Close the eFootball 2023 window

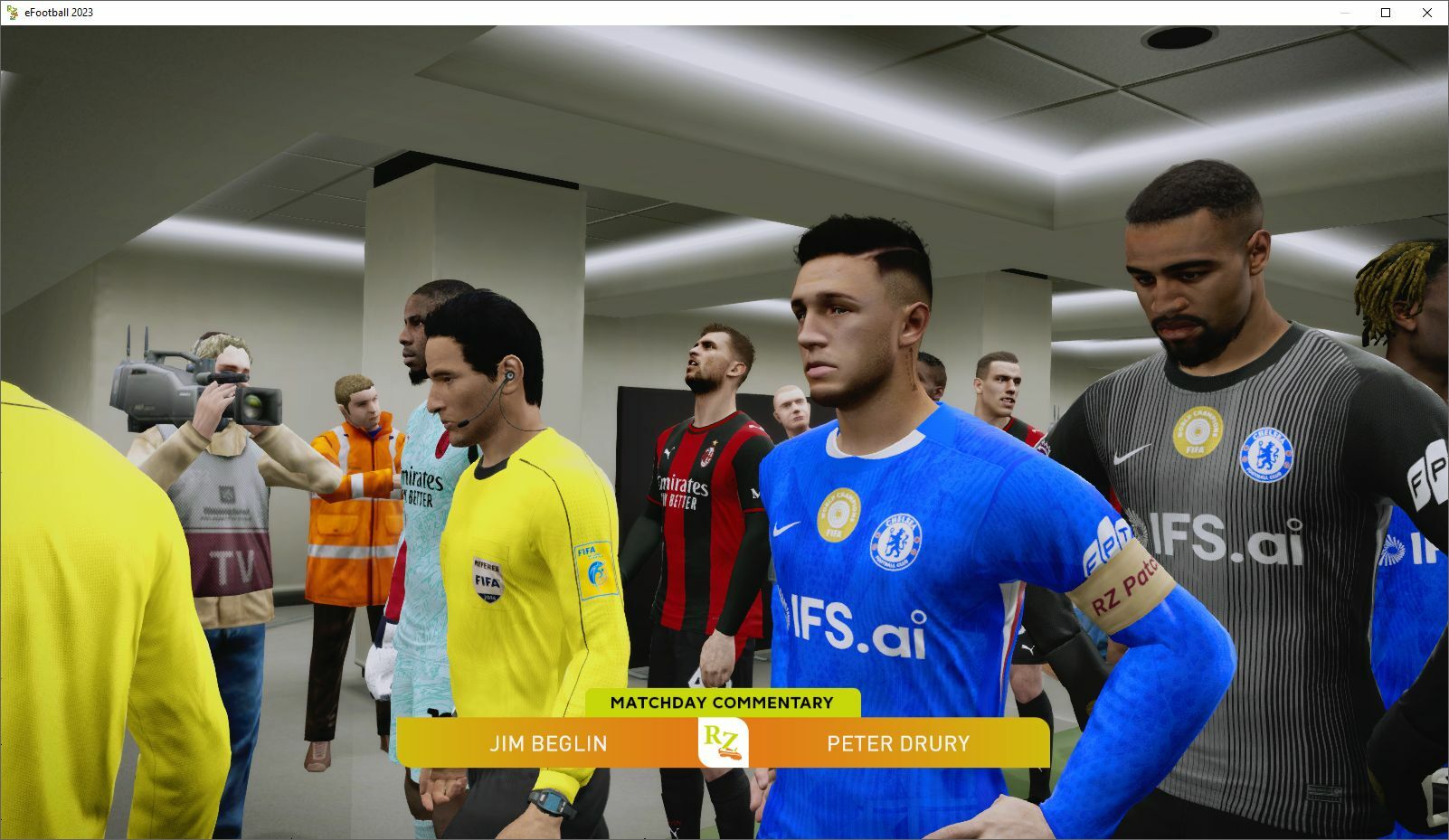coord(1427,13)
